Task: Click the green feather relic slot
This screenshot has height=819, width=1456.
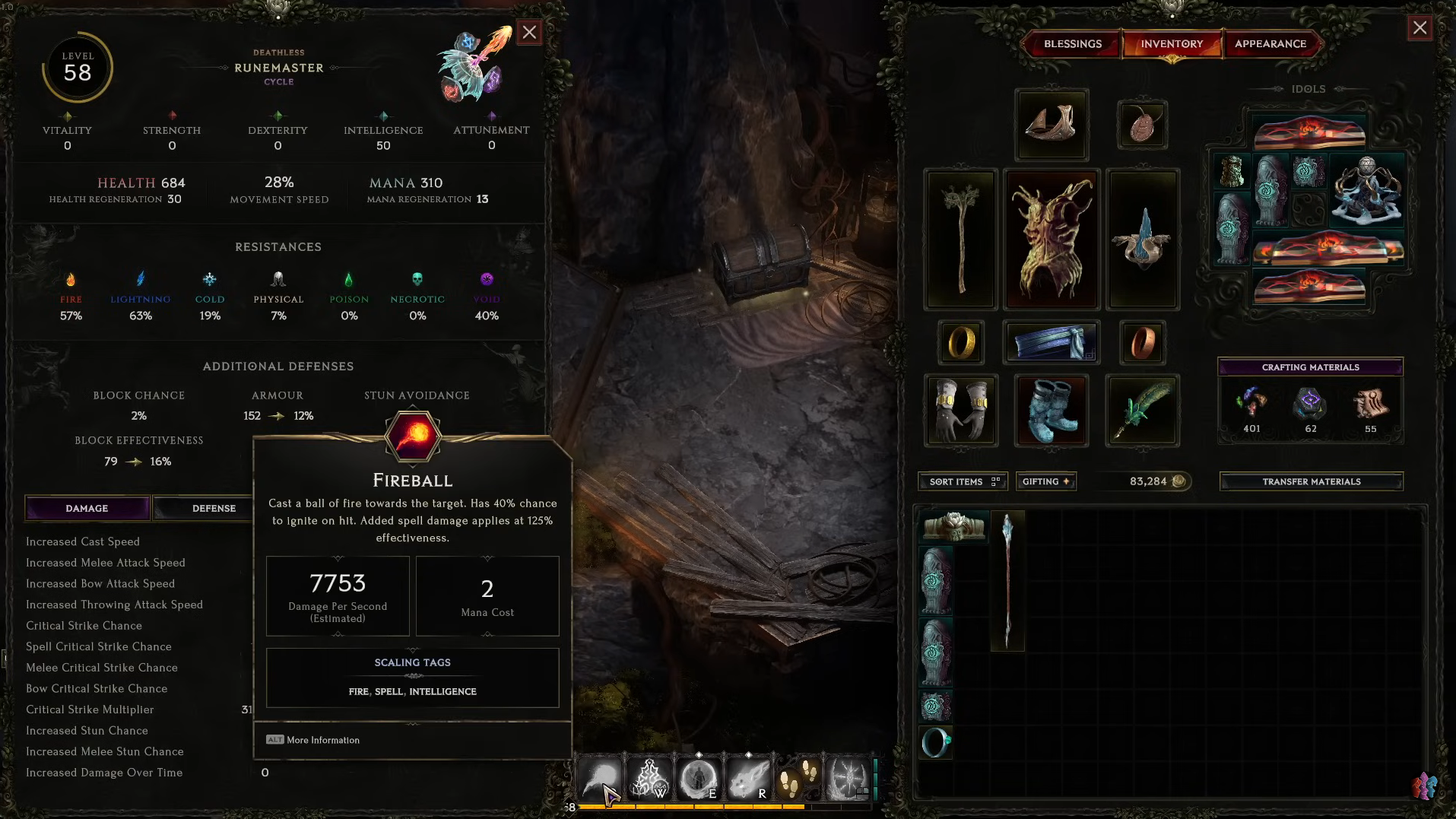Action: click(1142, 411)
